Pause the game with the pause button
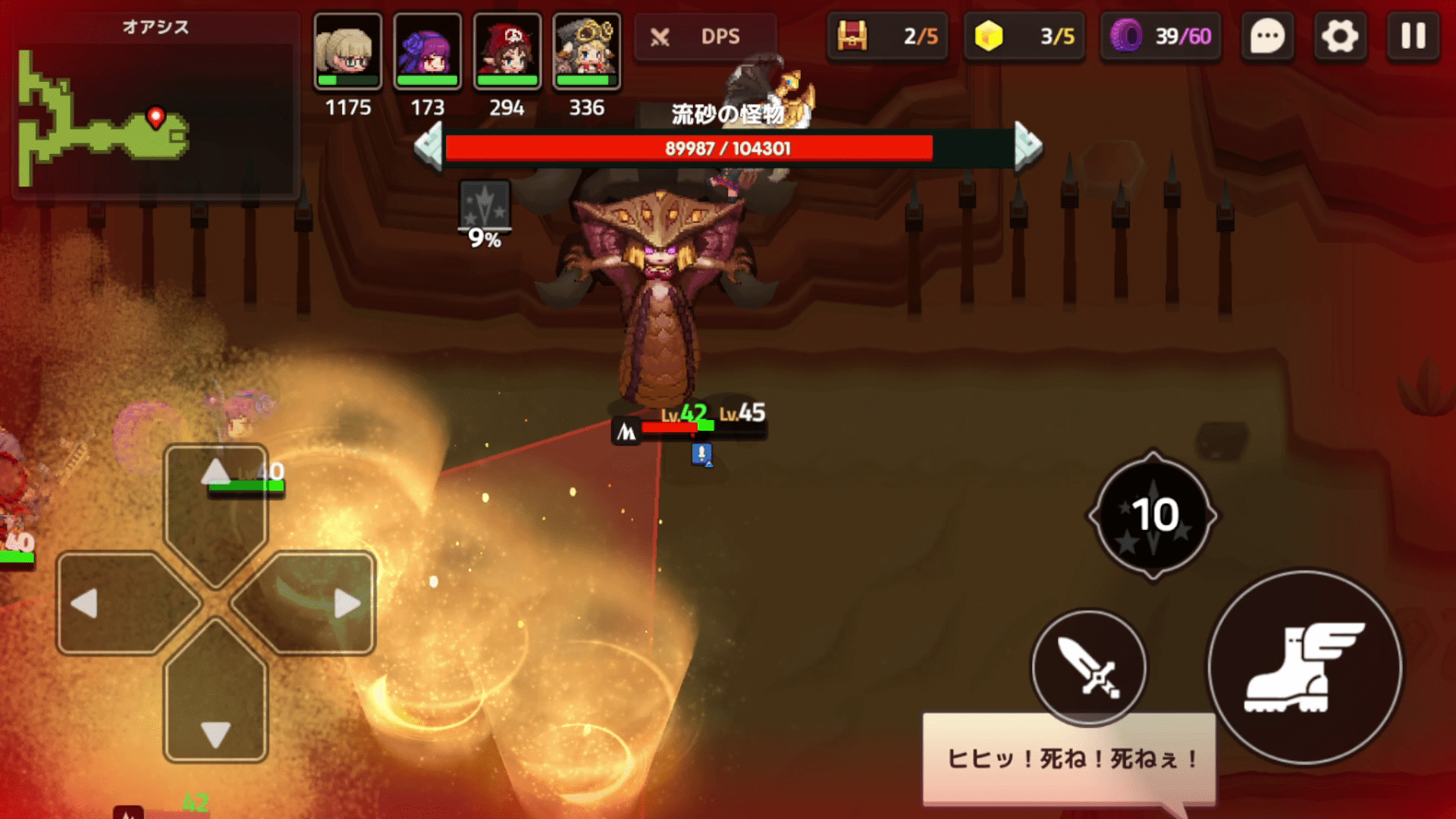Image resolution: width=1456 pixels, height=819 pixels. pos(1413,36)
